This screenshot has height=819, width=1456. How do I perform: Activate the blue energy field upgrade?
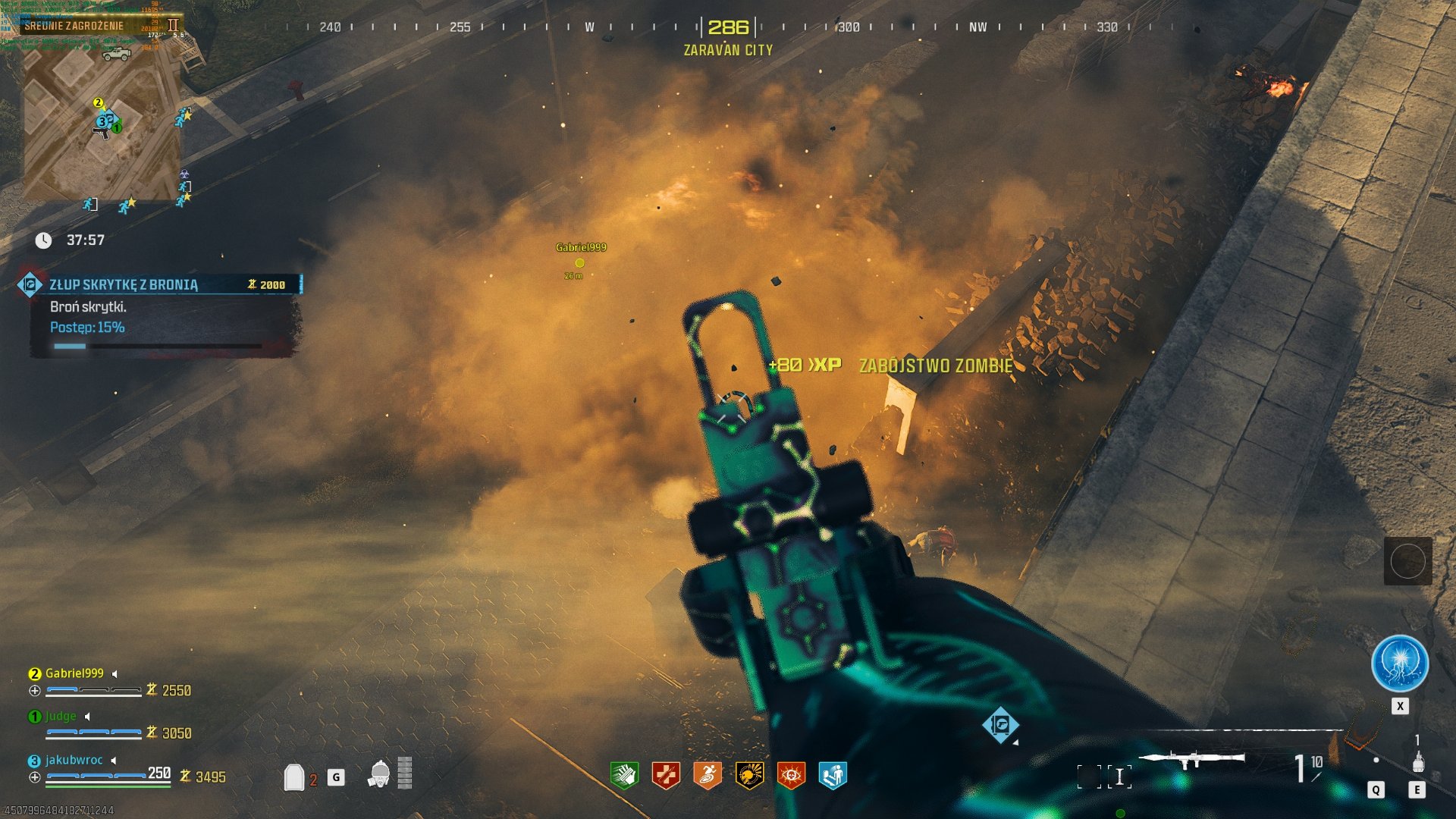coord(1400,664)
